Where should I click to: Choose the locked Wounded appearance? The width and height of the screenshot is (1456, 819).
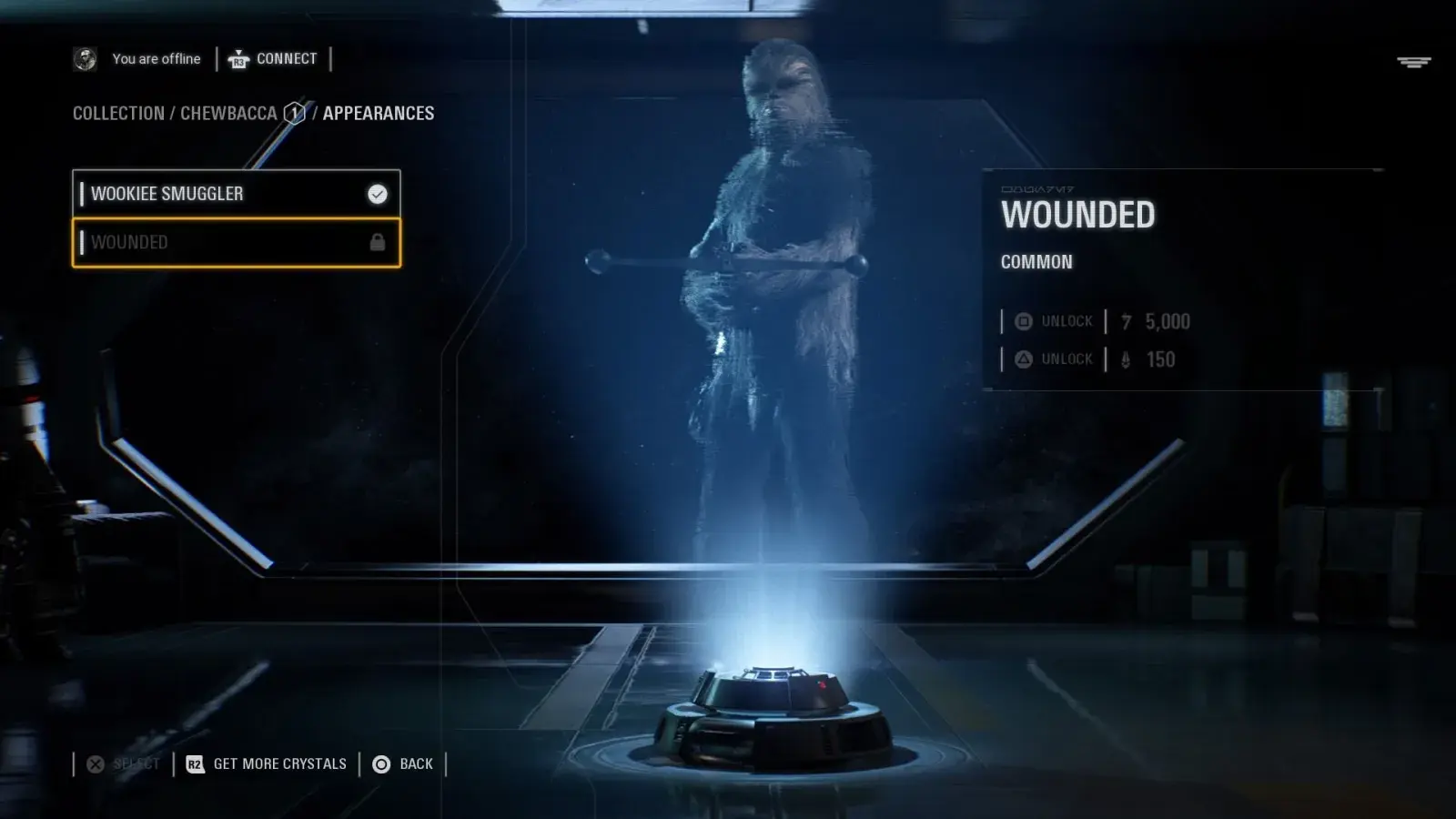tap(236, 242)
